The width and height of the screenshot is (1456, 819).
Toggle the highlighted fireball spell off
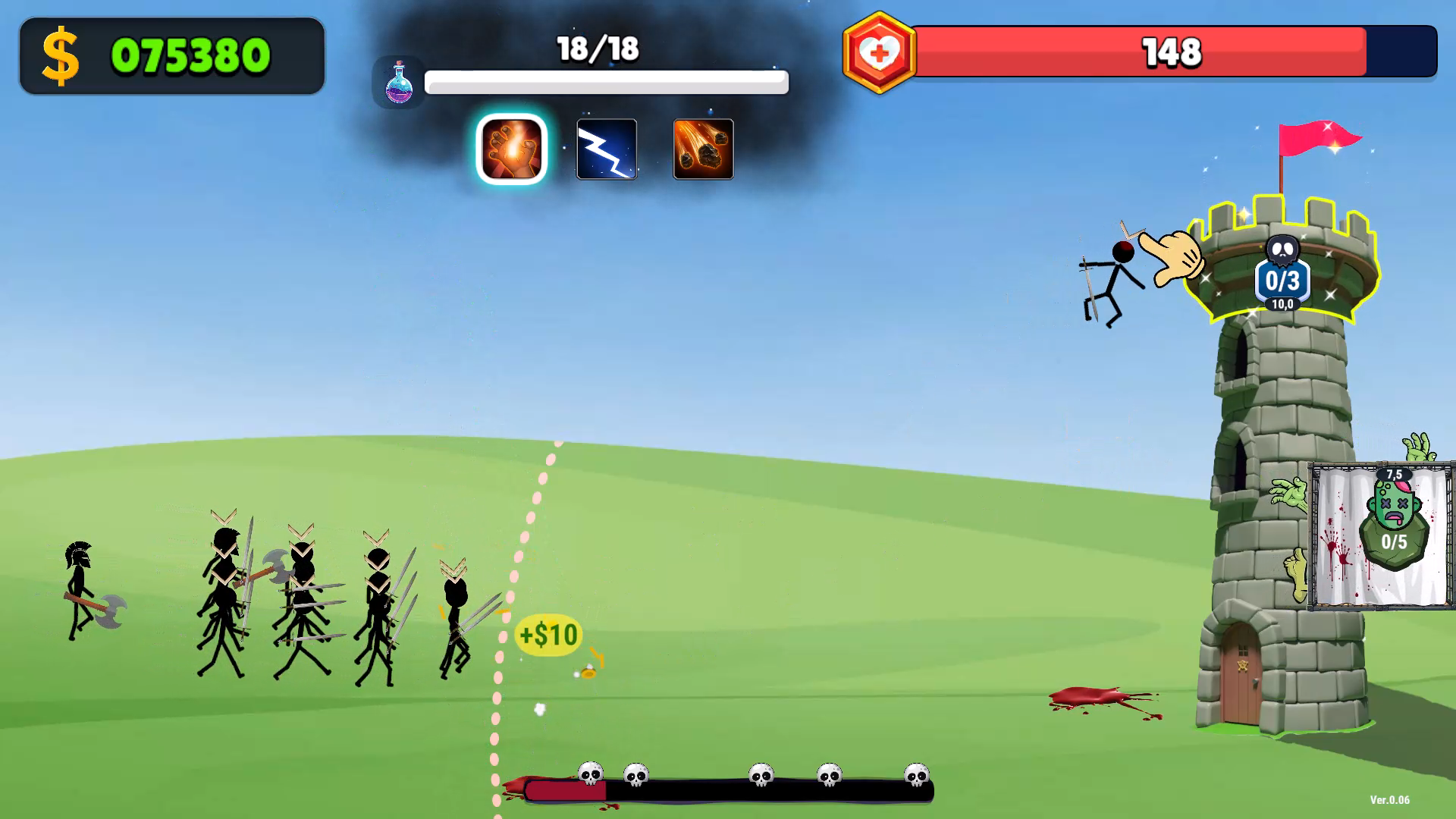(x=512, y=149)
